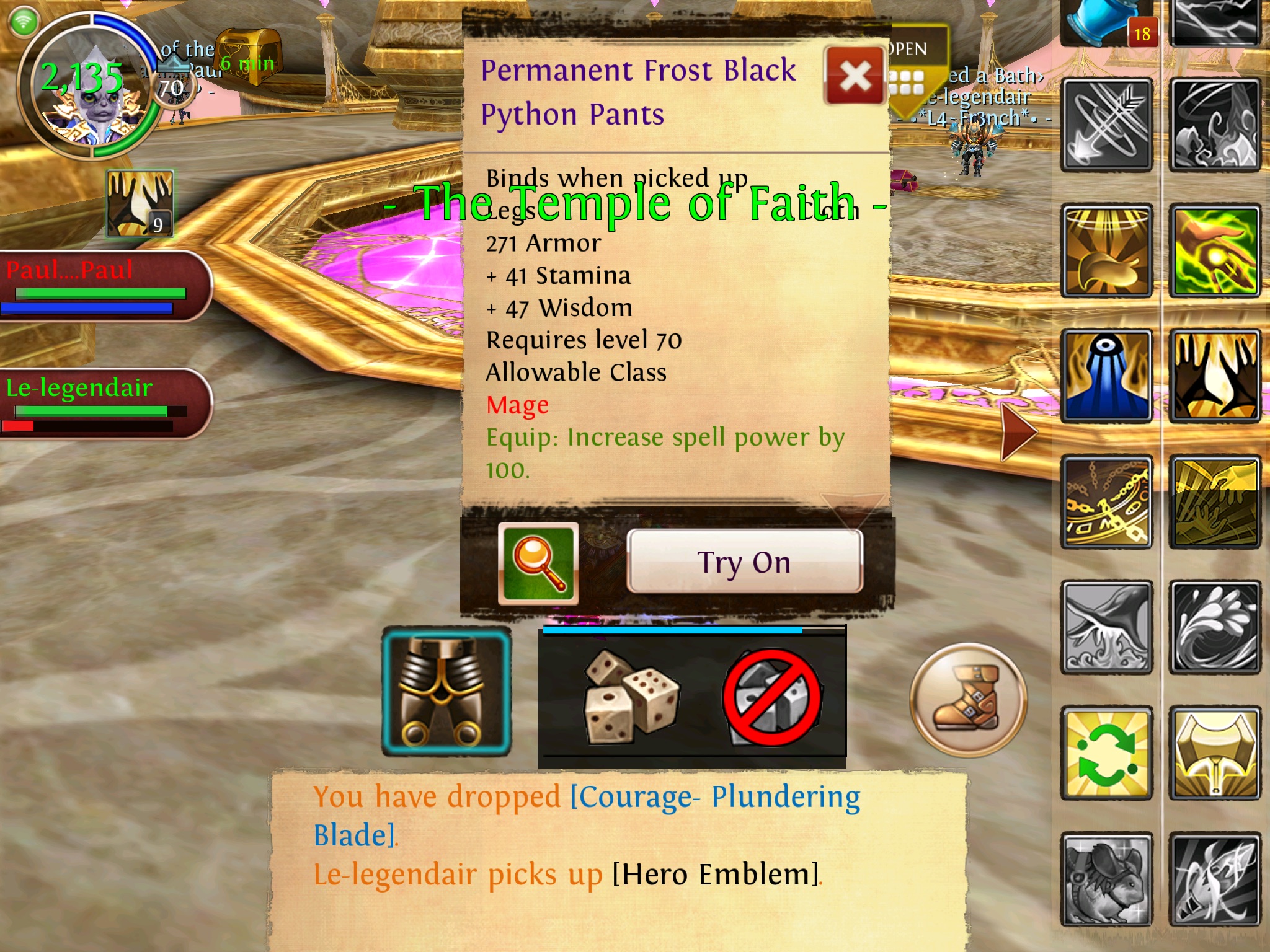
Task: Activate the golden double-axe skill
Action: tap(1215, 753)
